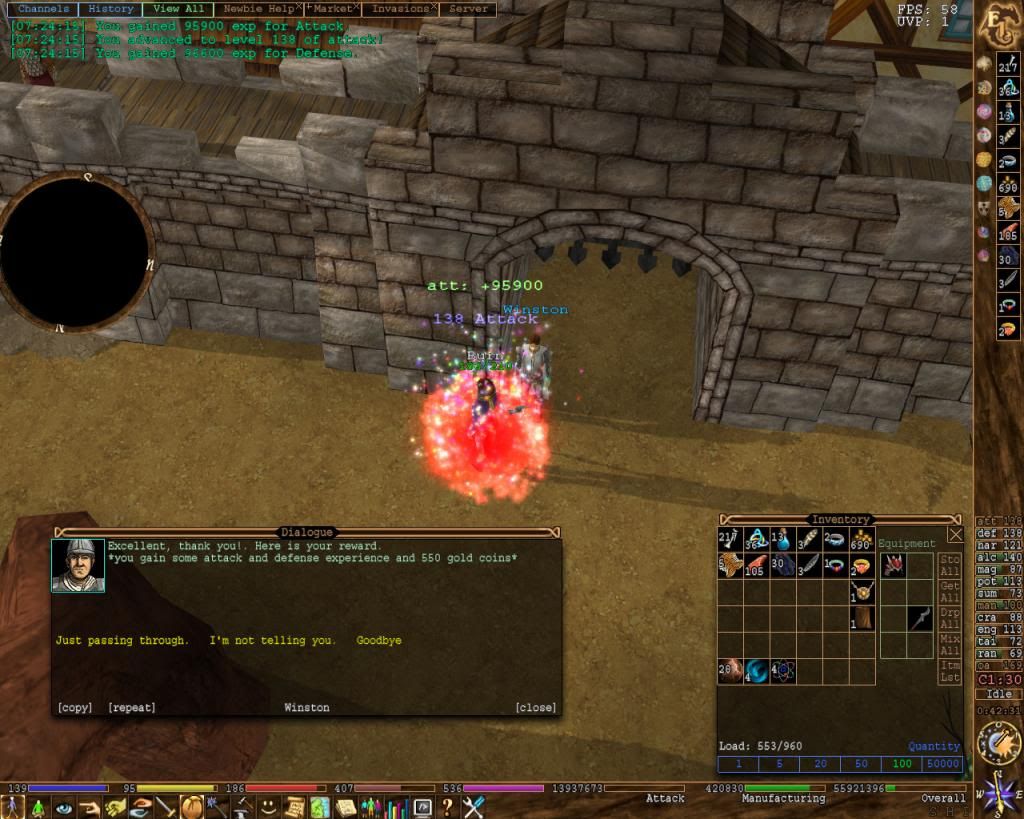Pick the 'I'm not telling you.' reply

[x=272, y=640]
